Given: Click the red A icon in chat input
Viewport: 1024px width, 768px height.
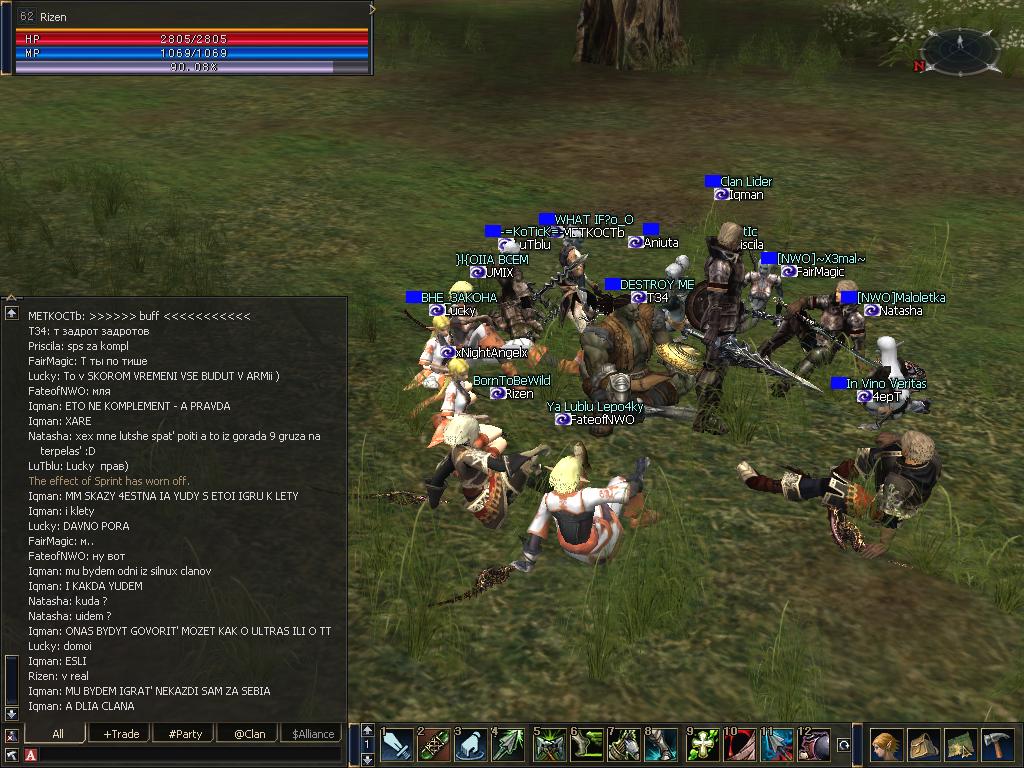Looking at the screenshot, I should 31,754.
